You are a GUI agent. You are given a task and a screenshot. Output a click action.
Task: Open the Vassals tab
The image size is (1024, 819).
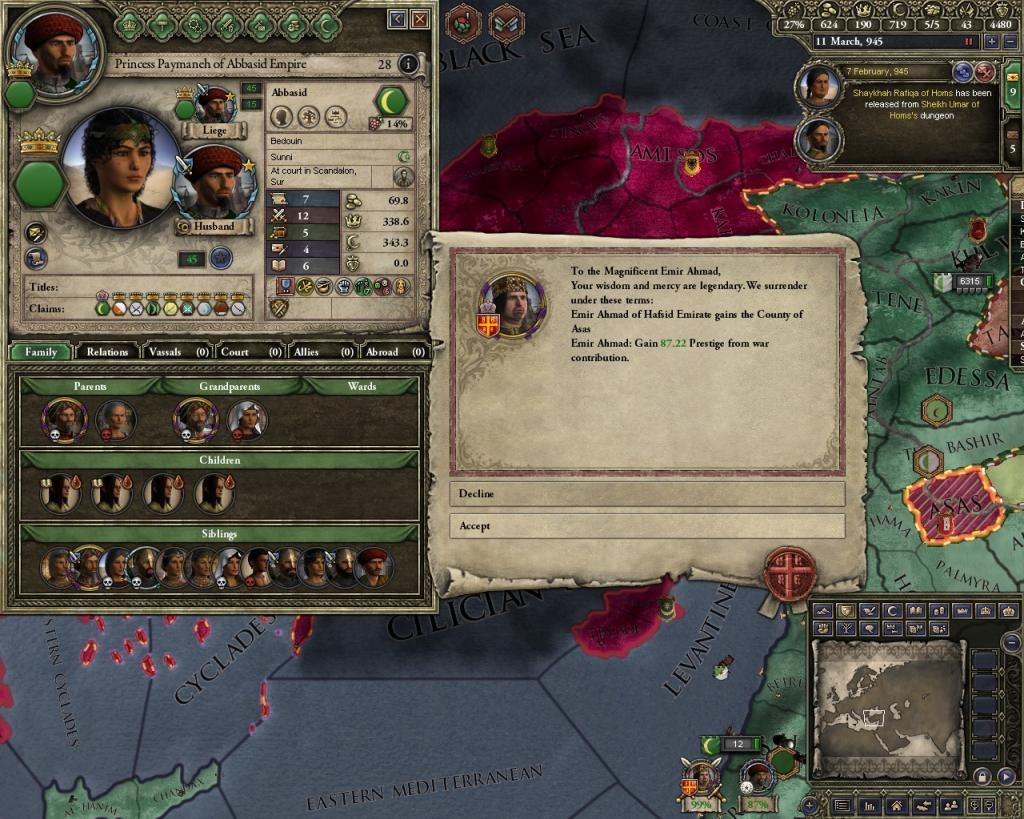[x=177, y=352]
